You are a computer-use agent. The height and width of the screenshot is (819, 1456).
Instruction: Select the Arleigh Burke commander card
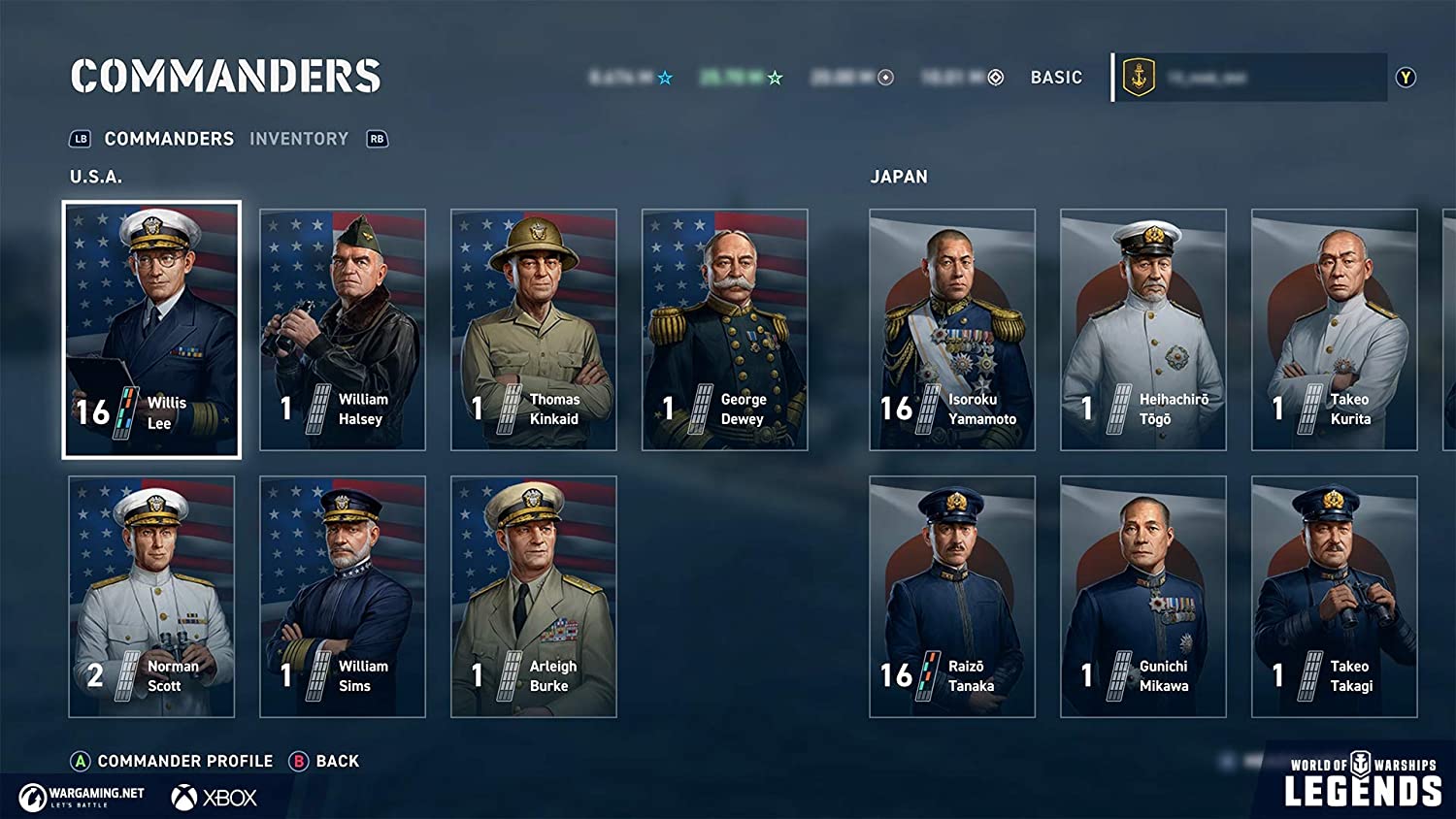(x=534, y=596)
